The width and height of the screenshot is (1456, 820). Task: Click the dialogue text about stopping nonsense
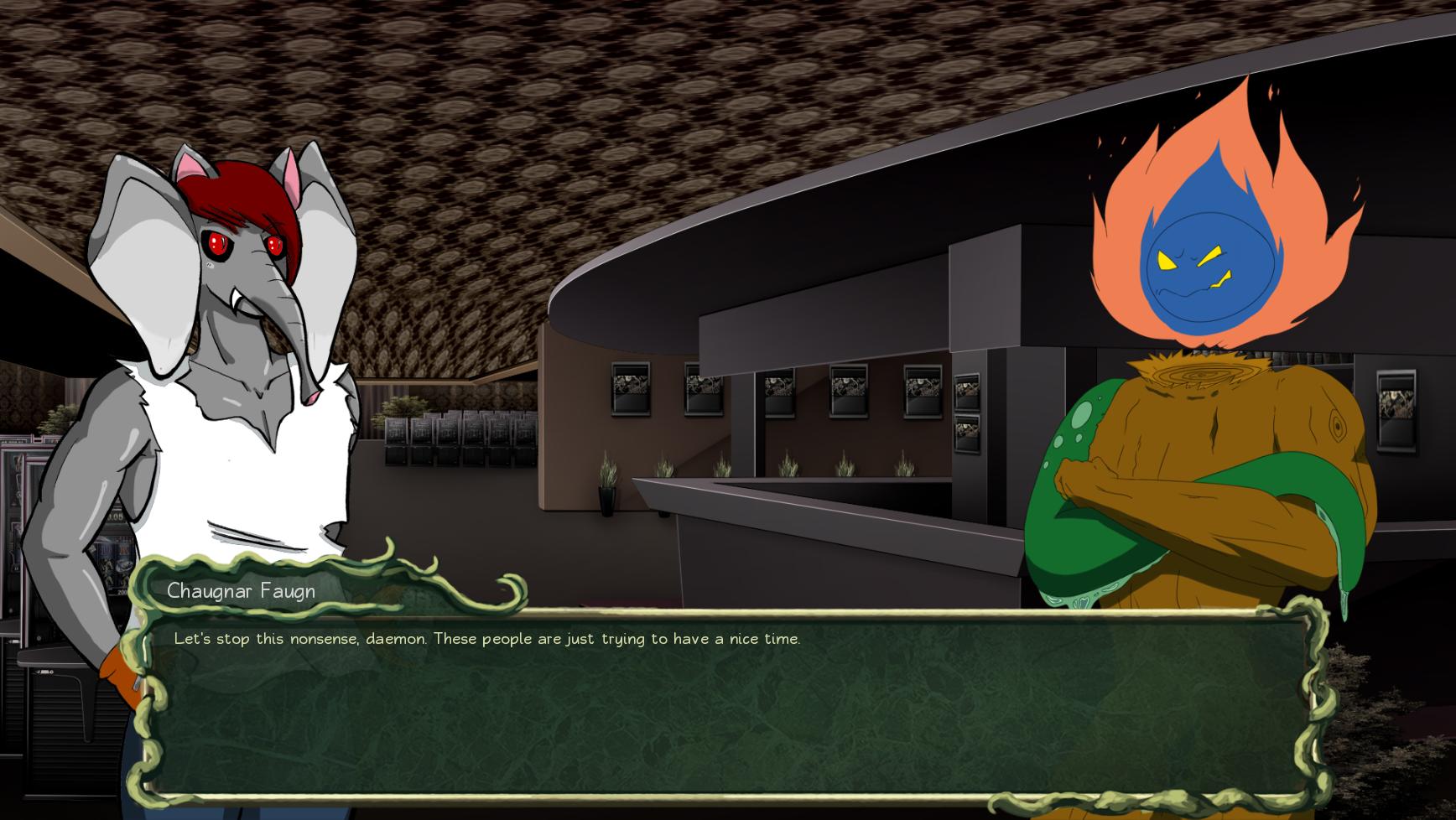click(x=486, y=638)
